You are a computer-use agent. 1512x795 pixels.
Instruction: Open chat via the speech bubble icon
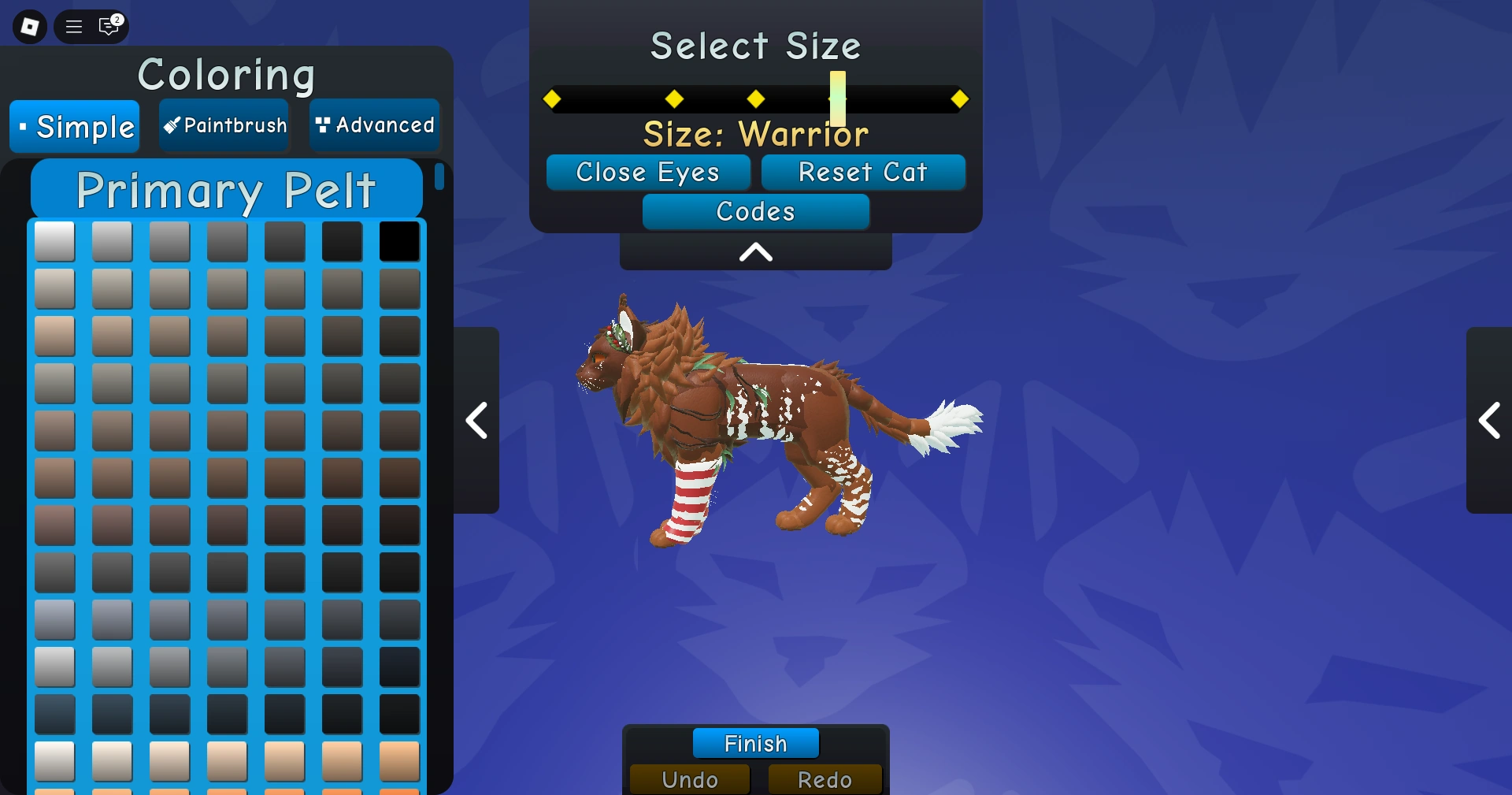pos(108,26)
